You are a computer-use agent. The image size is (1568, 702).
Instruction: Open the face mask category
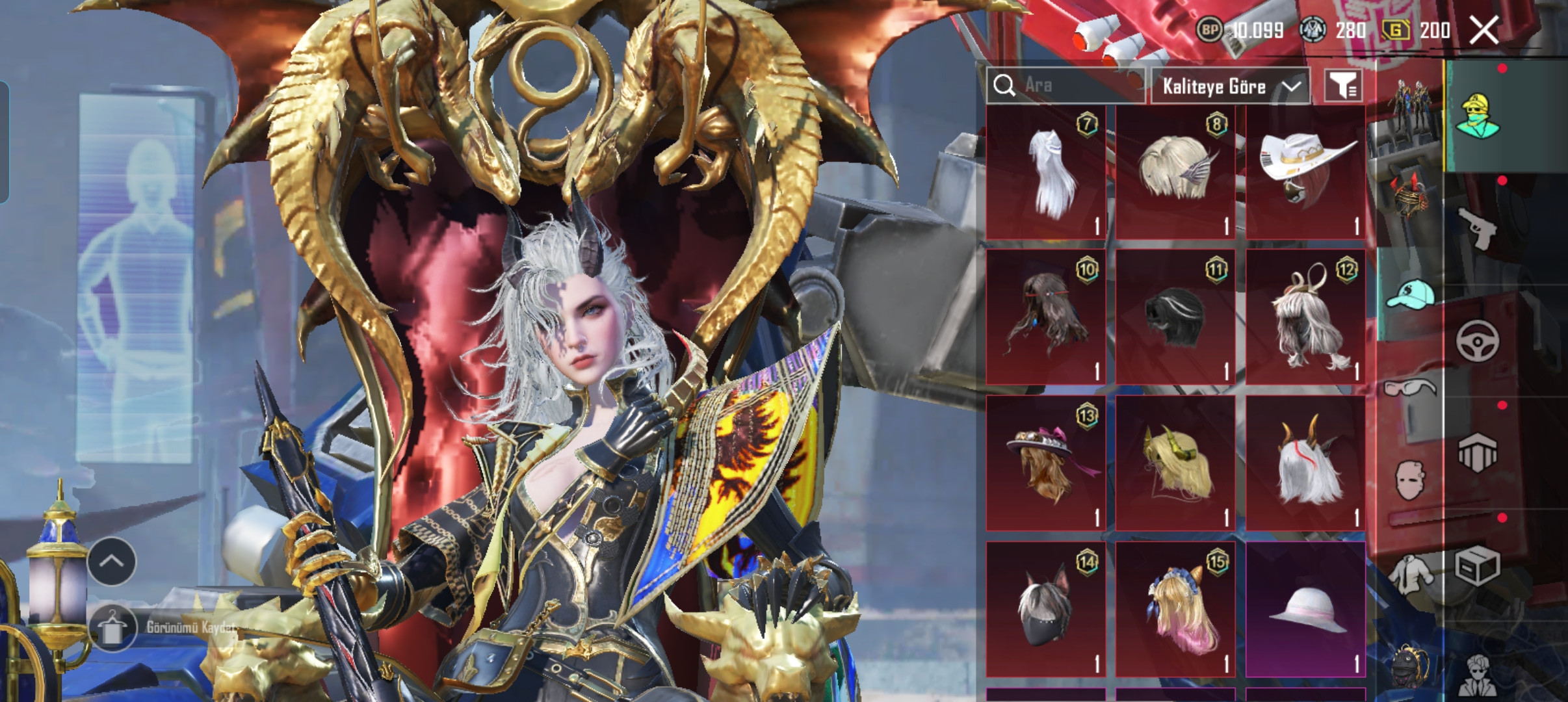pyautogui.click(x=1409, y=481)
